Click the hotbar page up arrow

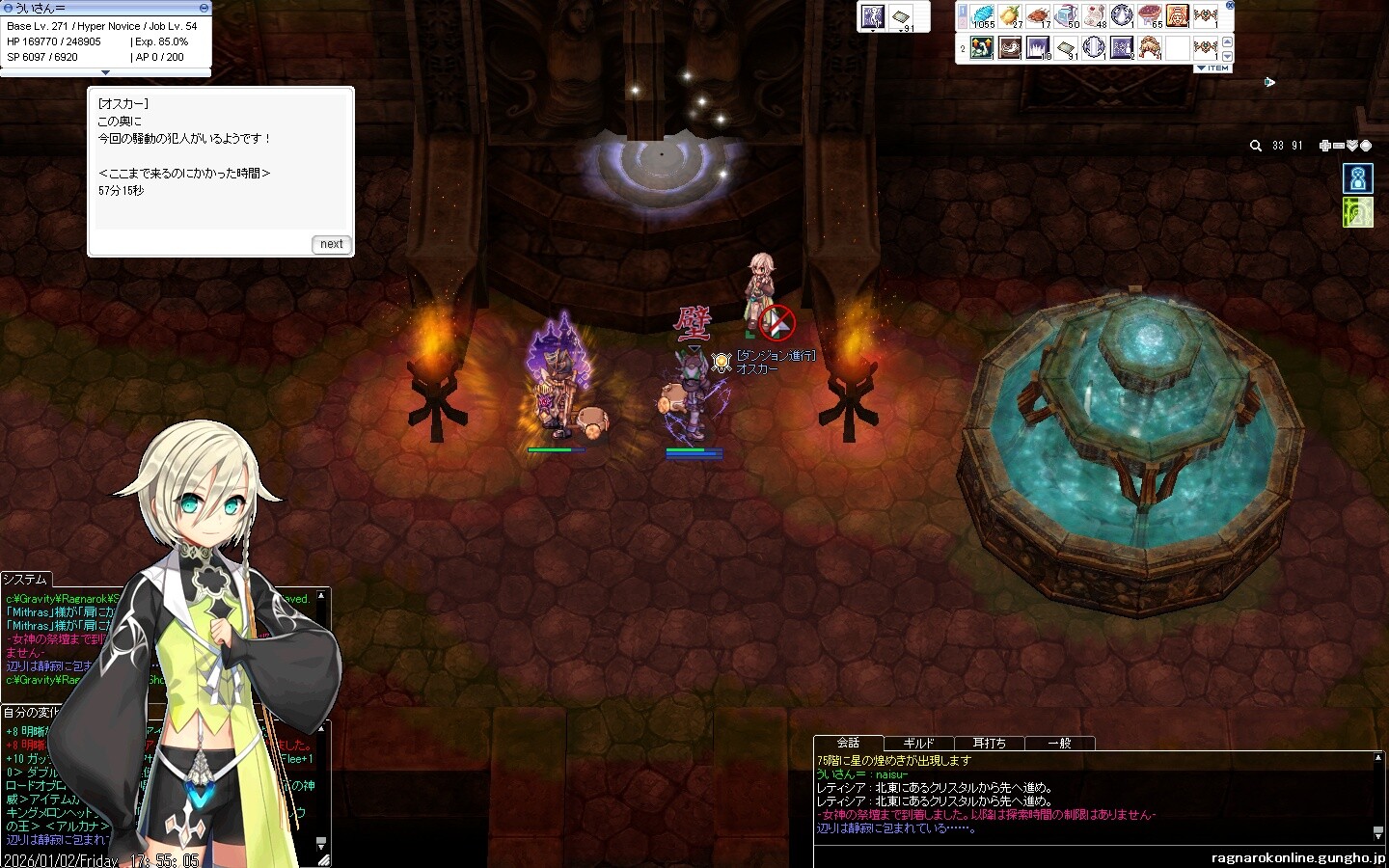point(1227,41)
